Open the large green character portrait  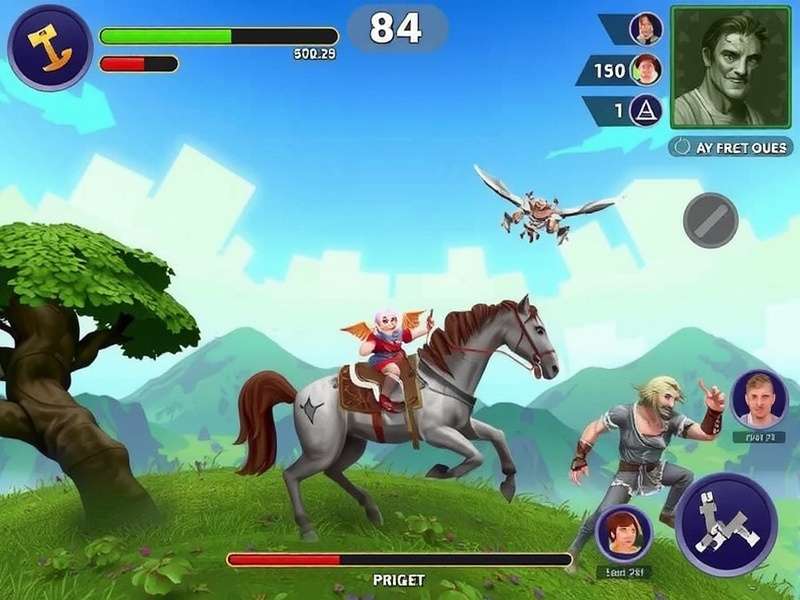(x=730, y=67)
